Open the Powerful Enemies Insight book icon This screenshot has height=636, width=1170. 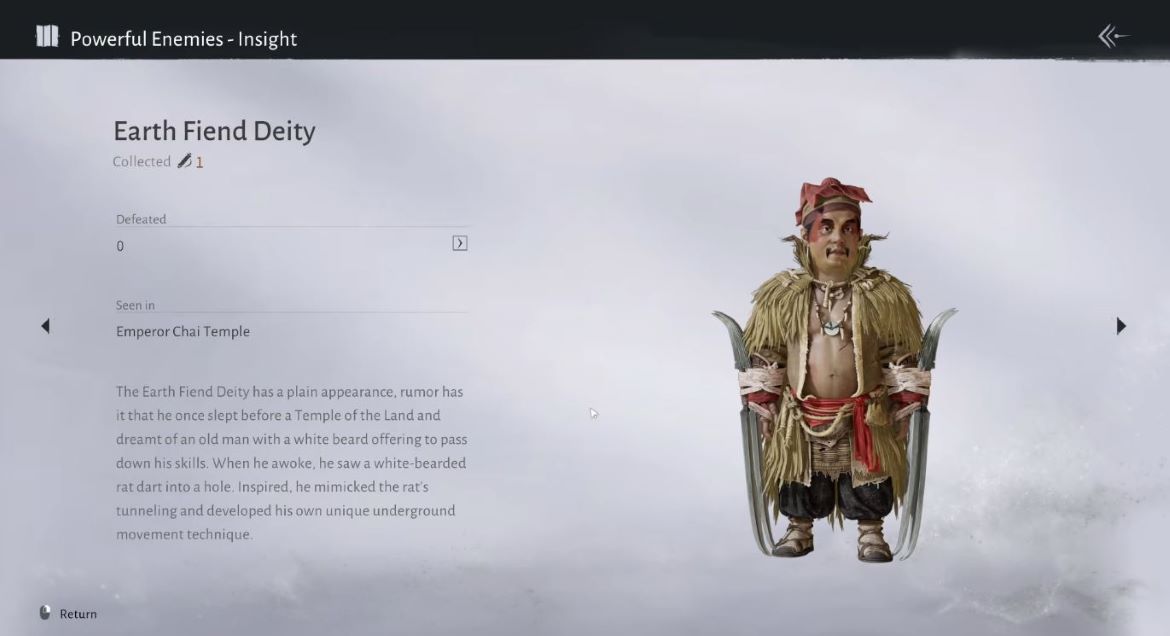click(x=47, y=38)
